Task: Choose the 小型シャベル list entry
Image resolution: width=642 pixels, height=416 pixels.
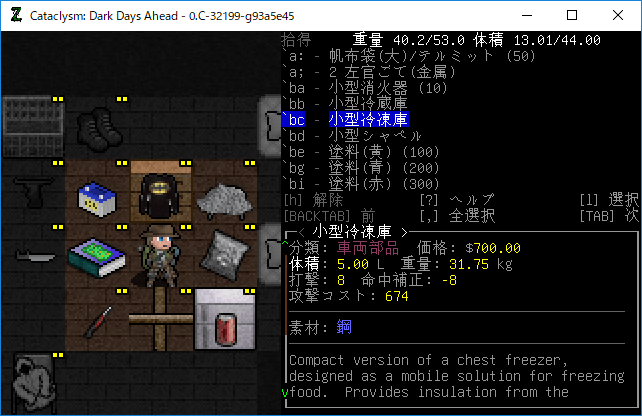Action: 369,136
